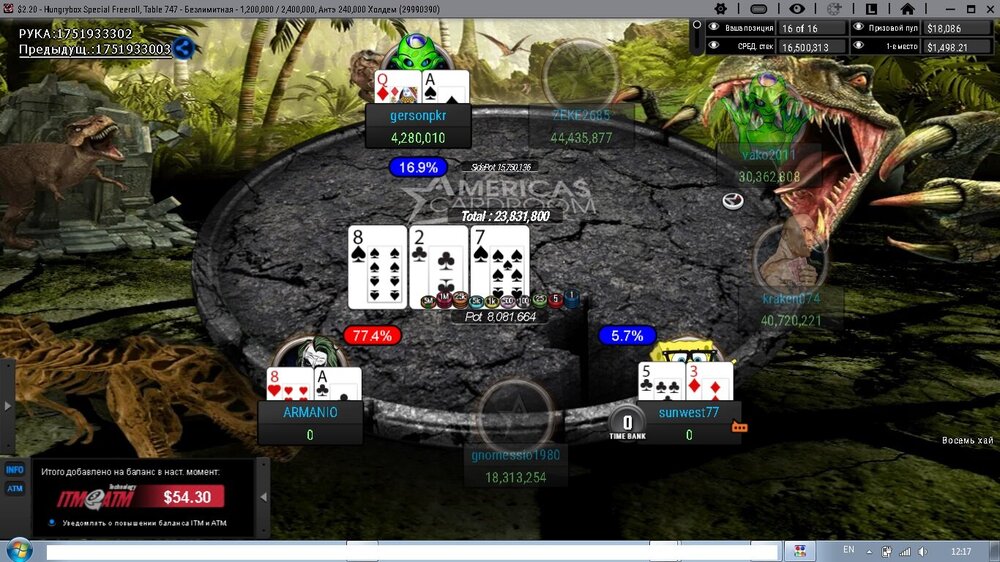Select player gersonpkr's name plate
Screen dimensions: 1000x562
click(x=418, y=115)
